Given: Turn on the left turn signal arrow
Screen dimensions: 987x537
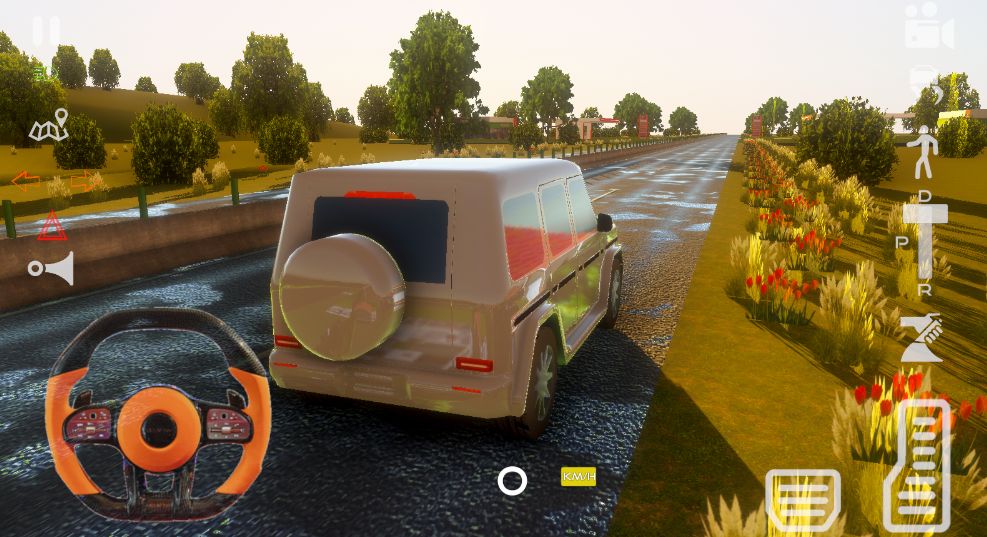Looking at the screenshot, I should pos(26,181).
